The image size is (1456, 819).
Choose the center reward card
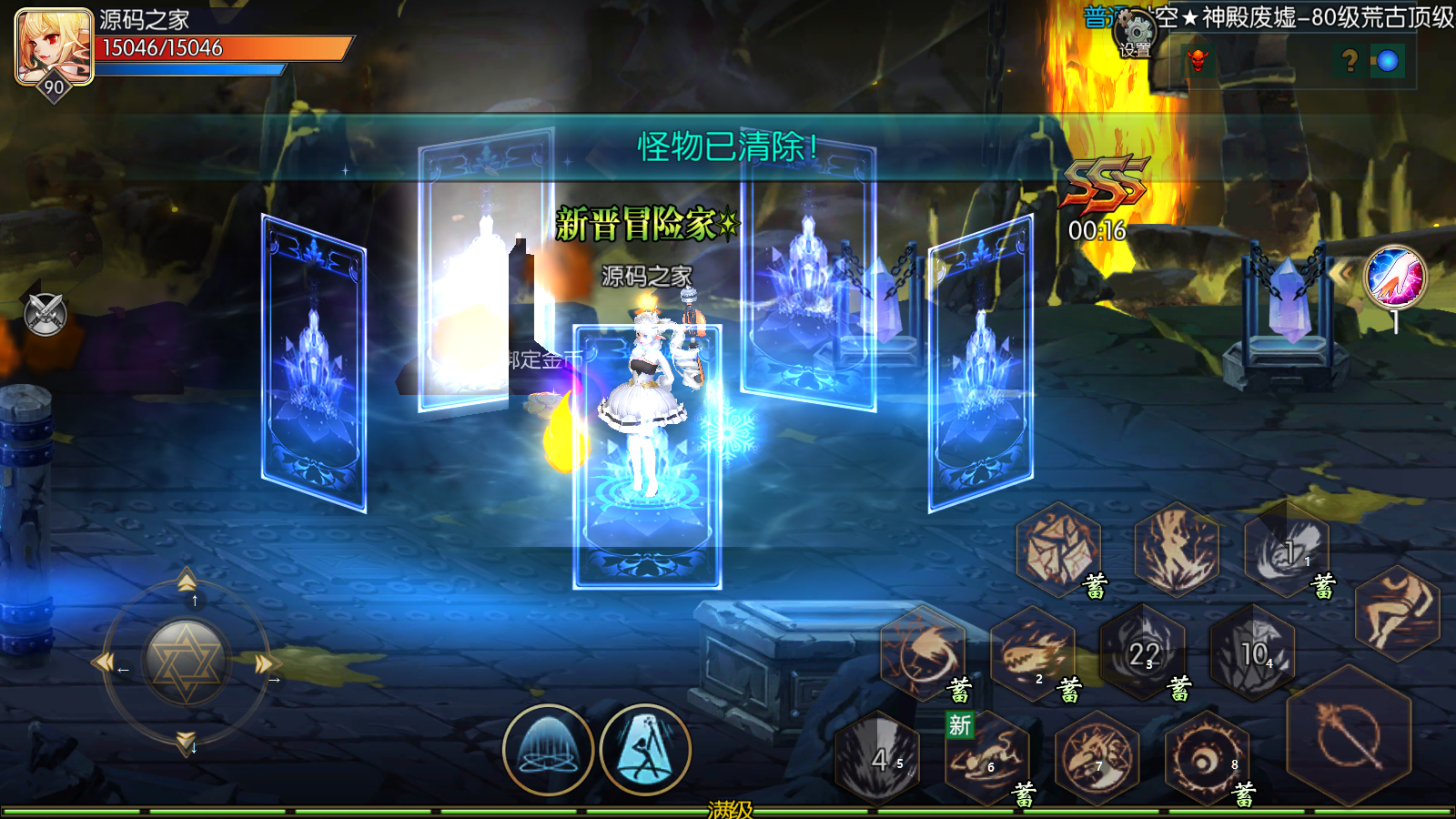(x=647, y=455)
